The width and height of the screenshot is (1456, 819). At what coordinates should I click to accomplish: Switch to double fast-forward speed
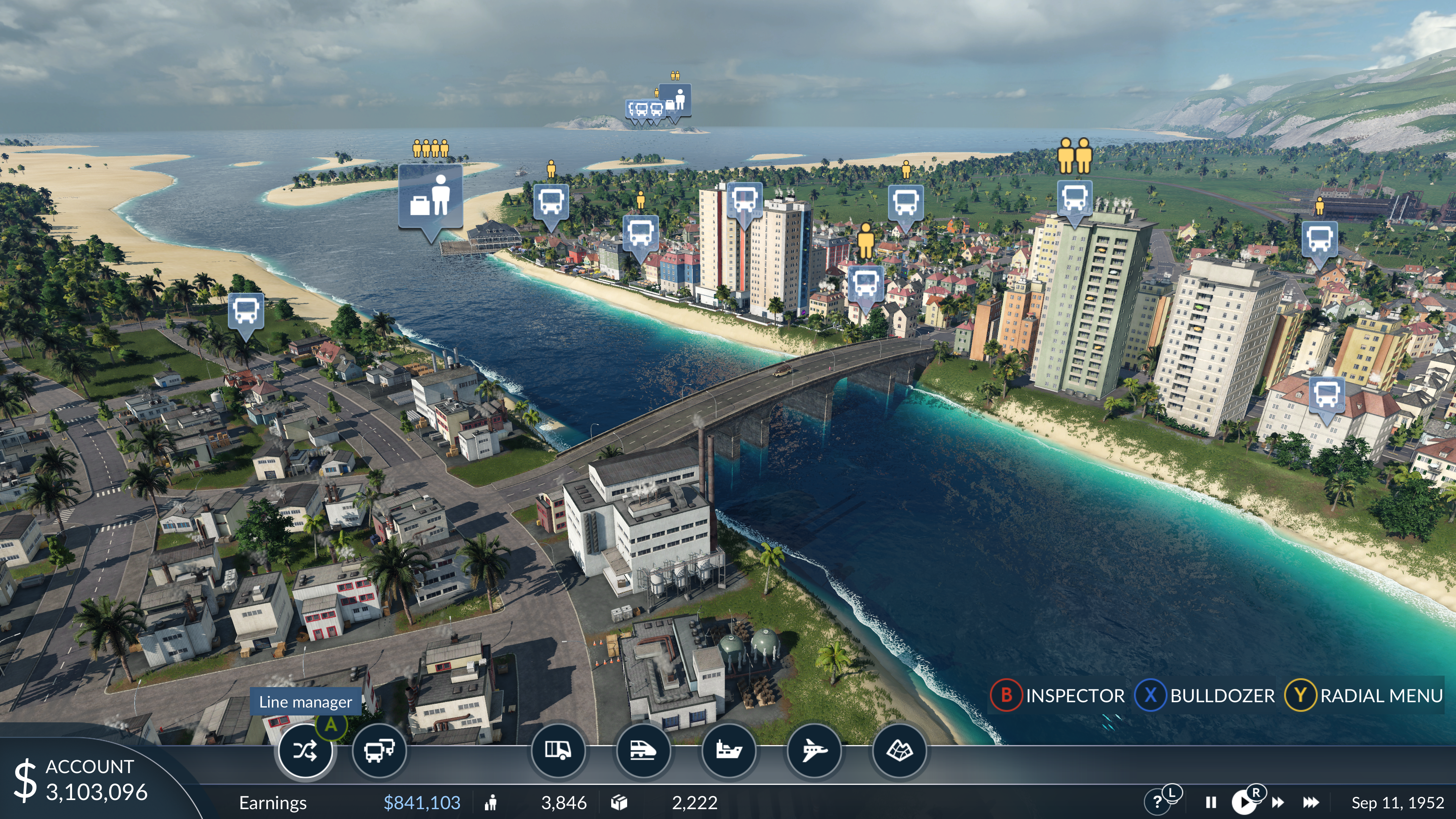click(x=1278, y=803)
